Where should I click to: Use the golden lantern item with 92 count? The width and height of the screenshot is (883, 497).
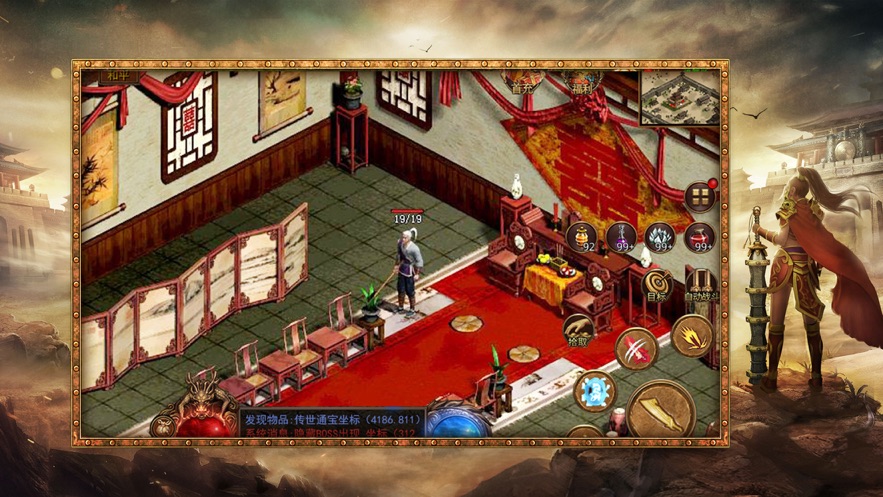582,237
